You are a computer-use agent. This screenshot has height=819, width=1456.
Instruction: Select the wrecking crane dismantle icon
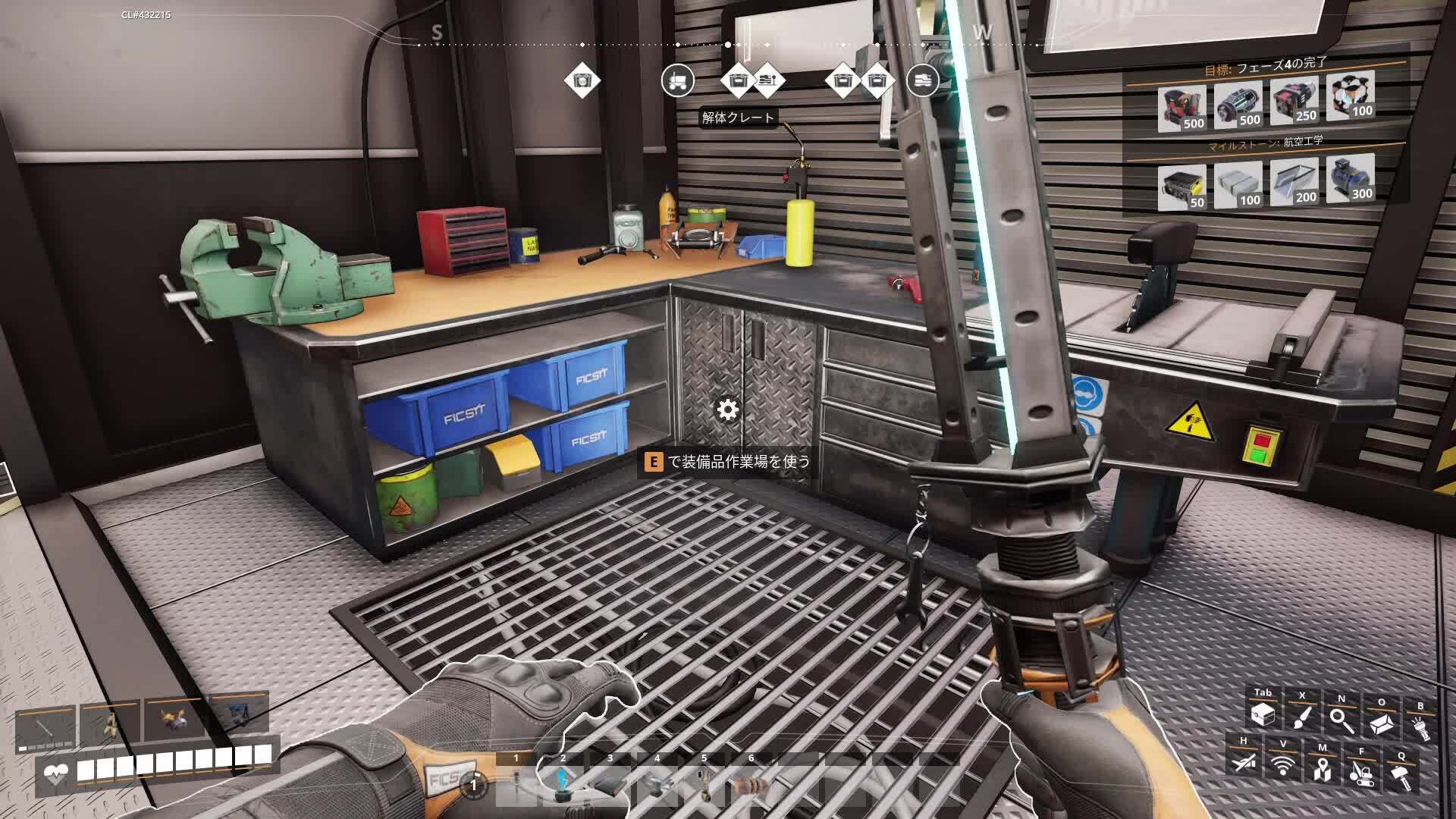(1361, 769)
